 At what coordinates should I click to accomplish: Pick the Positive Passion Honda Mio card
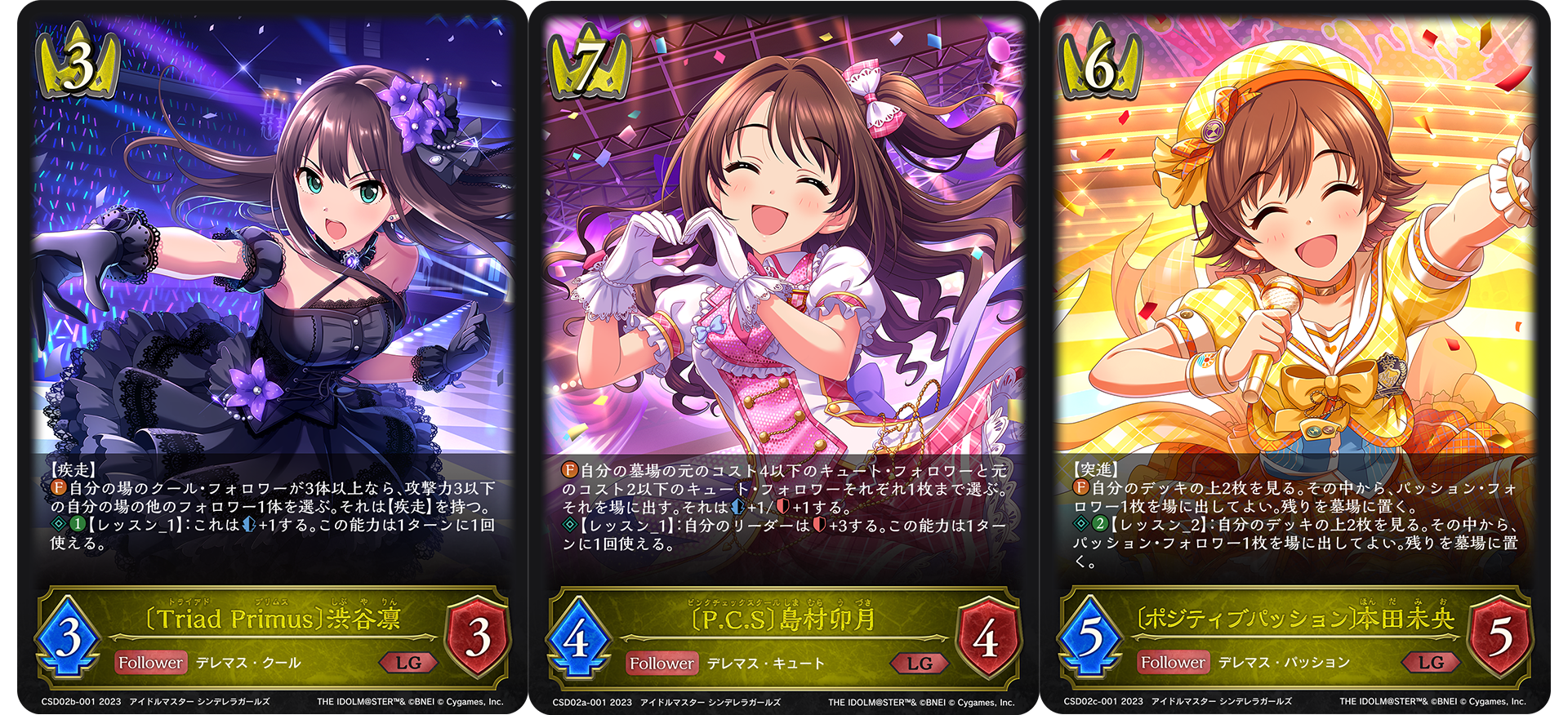[x=1295, y=357]
